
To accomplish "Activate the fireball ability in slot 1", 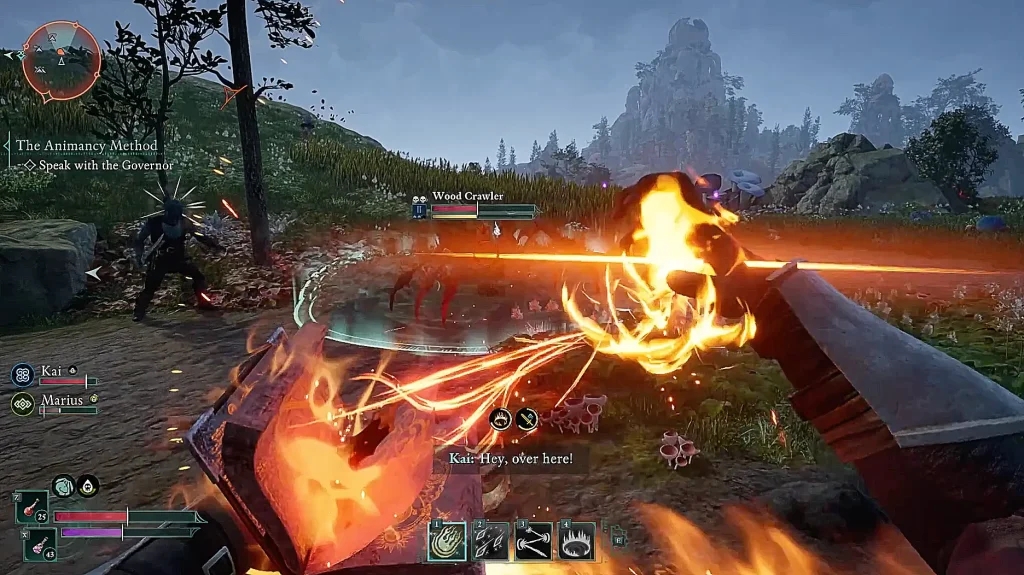I will click(445, 541).
